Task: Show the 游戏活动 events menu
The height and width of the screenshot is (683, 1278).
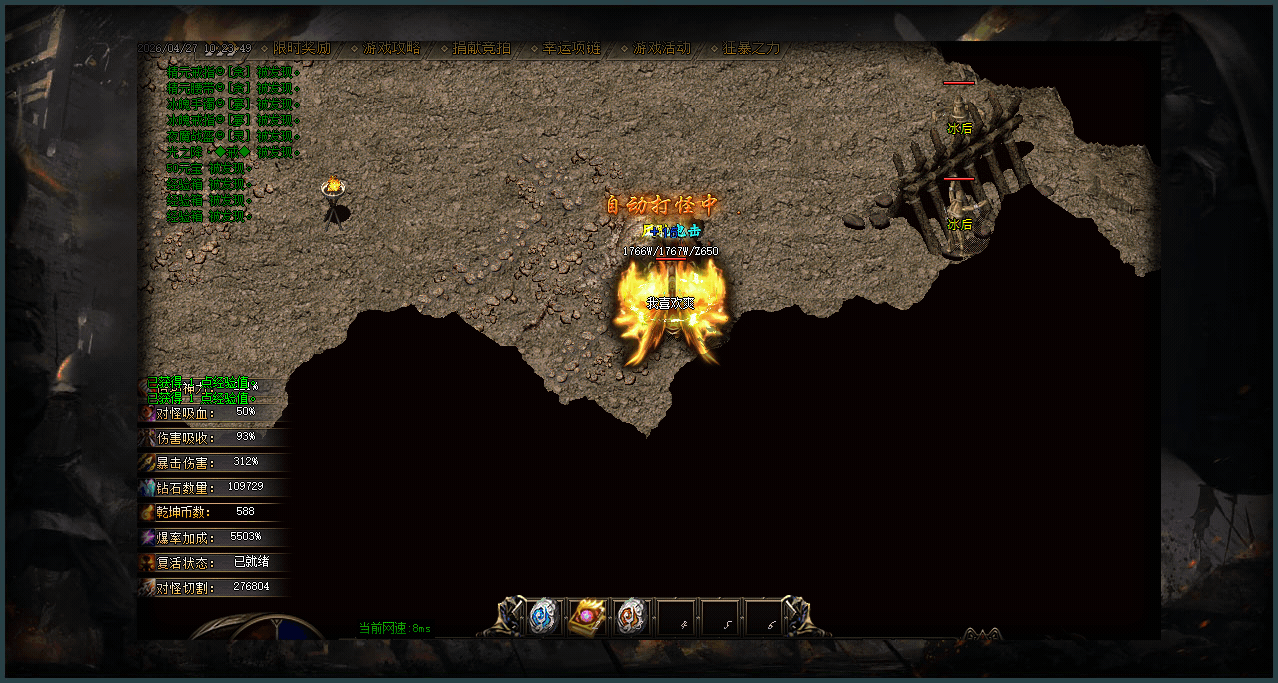Action: point(661,48)
